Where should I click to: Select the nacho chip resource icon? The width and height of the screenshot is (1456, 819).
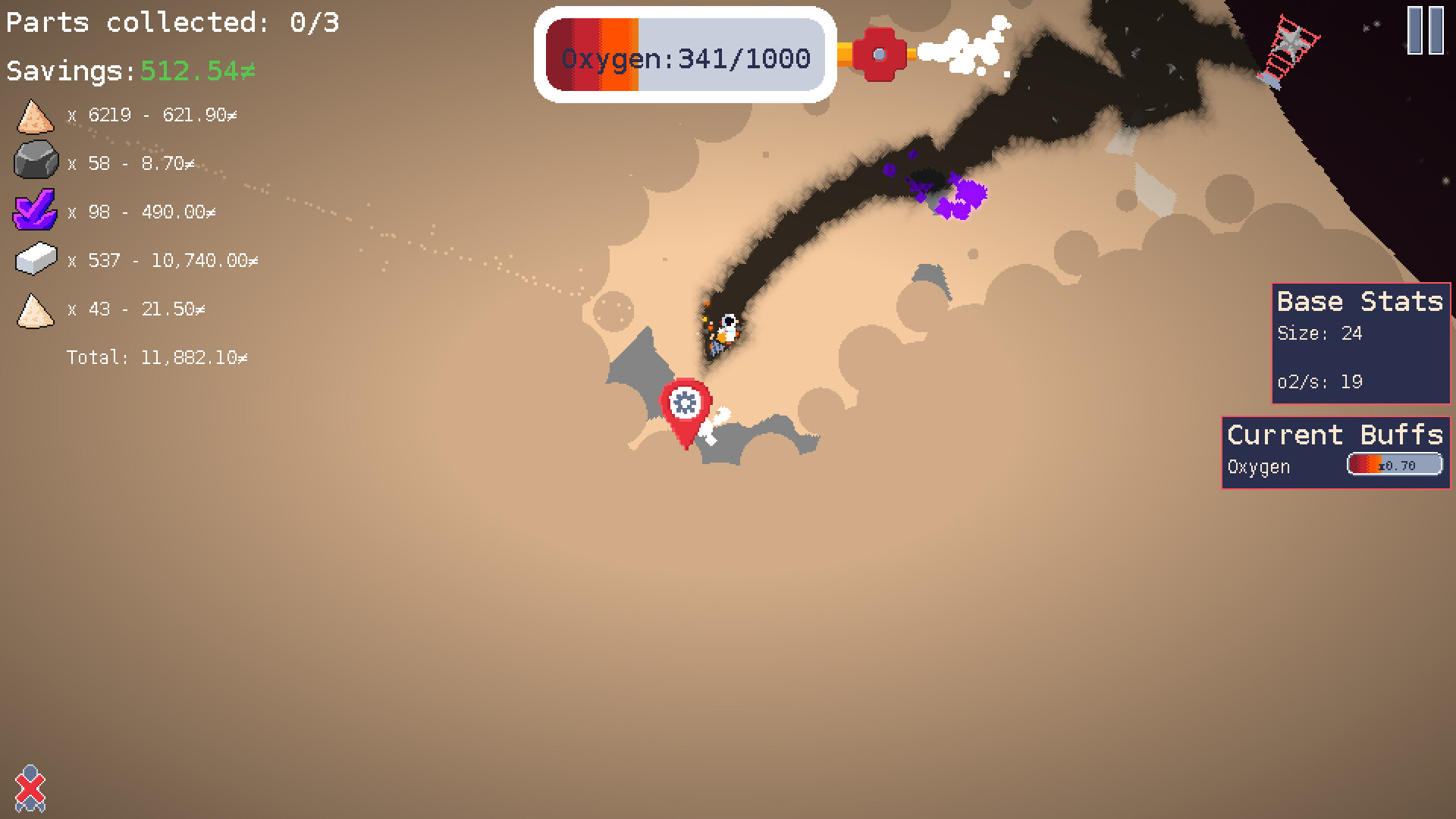pyautogui.click(x=33, y=115)
